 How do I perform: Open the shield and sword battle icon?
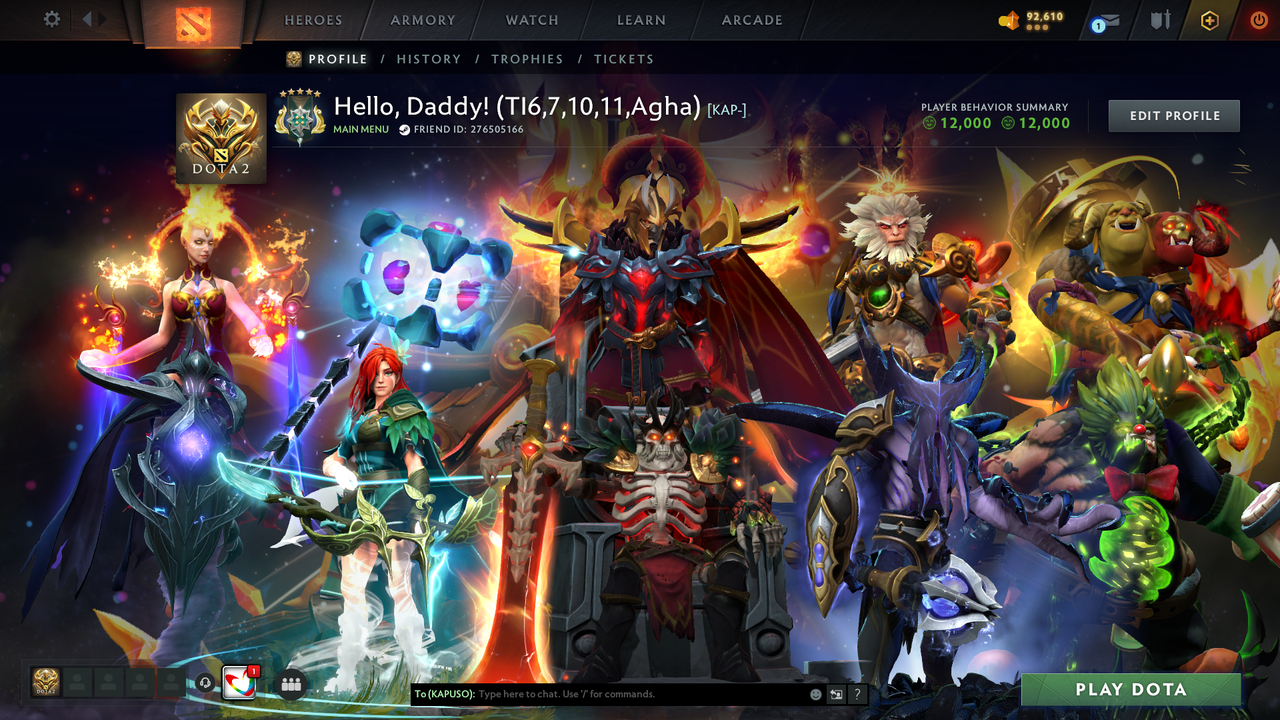[1160, 18]
